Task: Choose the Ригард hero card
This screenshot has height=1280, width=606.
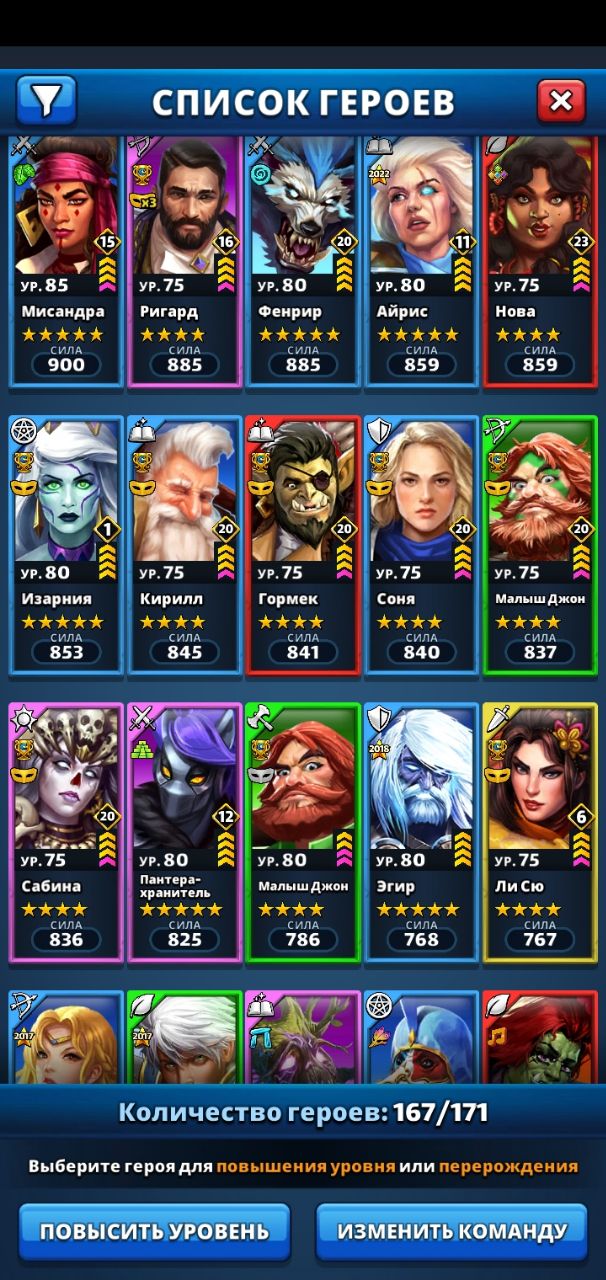Action: 184,260
